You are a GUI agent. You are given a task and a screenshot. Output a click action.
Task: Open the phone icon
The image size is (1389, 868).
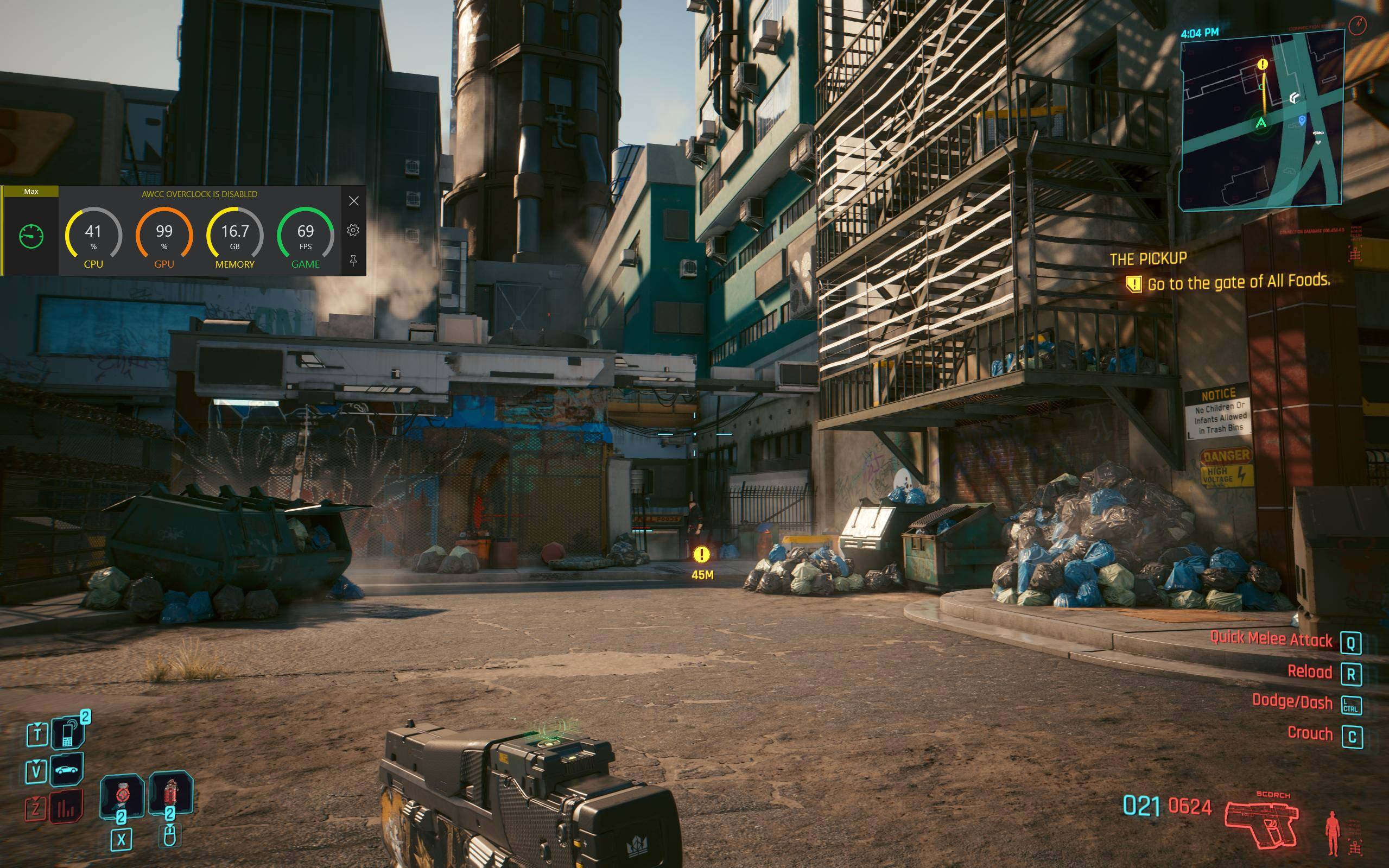click(68, 733)
